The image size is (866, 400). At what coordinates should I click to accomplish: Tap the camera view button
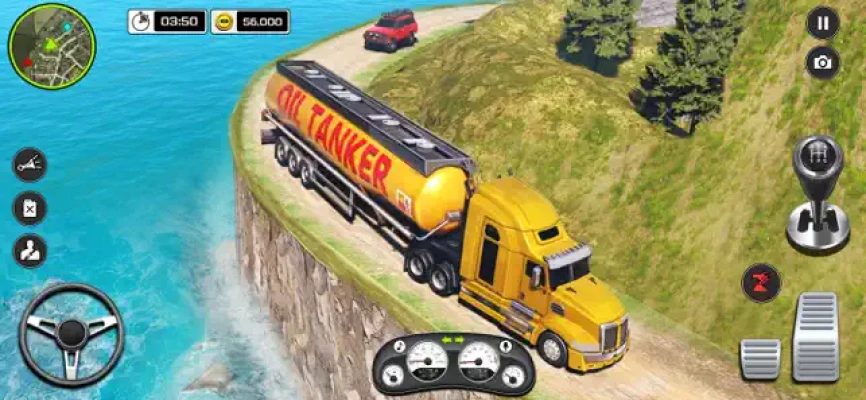(x=822, y=62)
